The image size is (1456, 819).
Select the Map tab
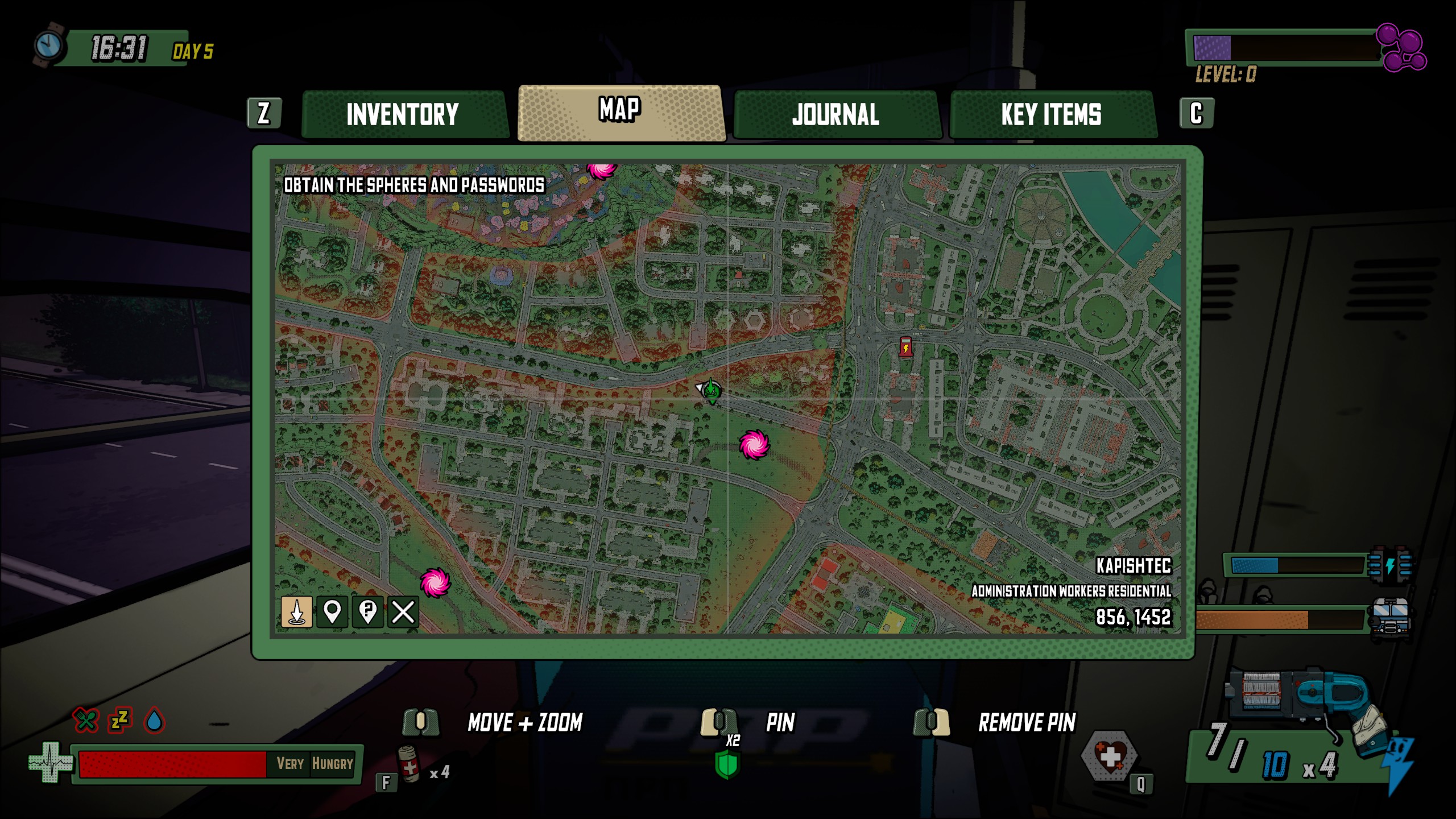[620, 112]
